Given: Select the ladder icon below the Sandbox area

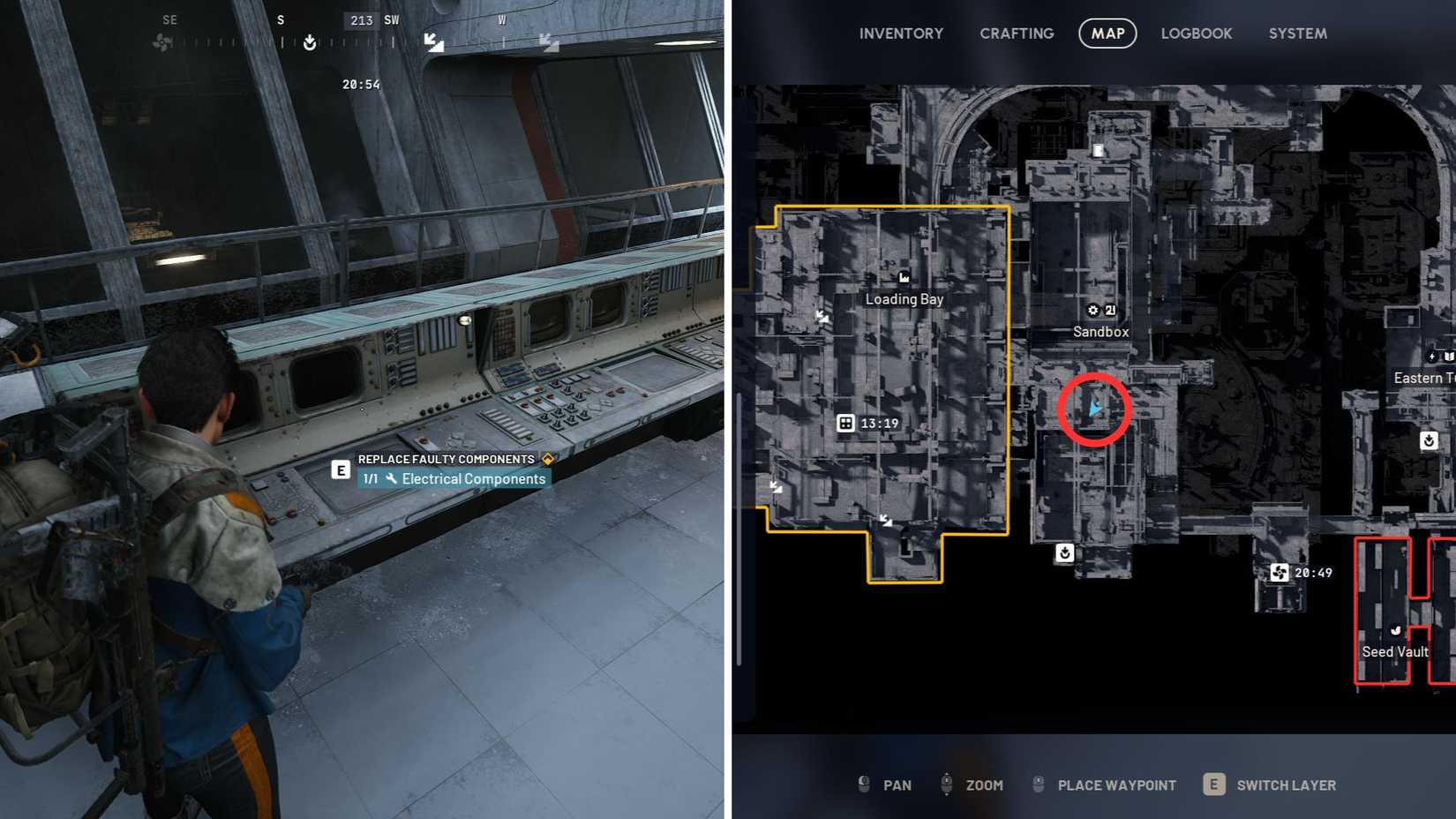Looking at the screenshot, I should pyautogui.click(x=1064, y=553).
